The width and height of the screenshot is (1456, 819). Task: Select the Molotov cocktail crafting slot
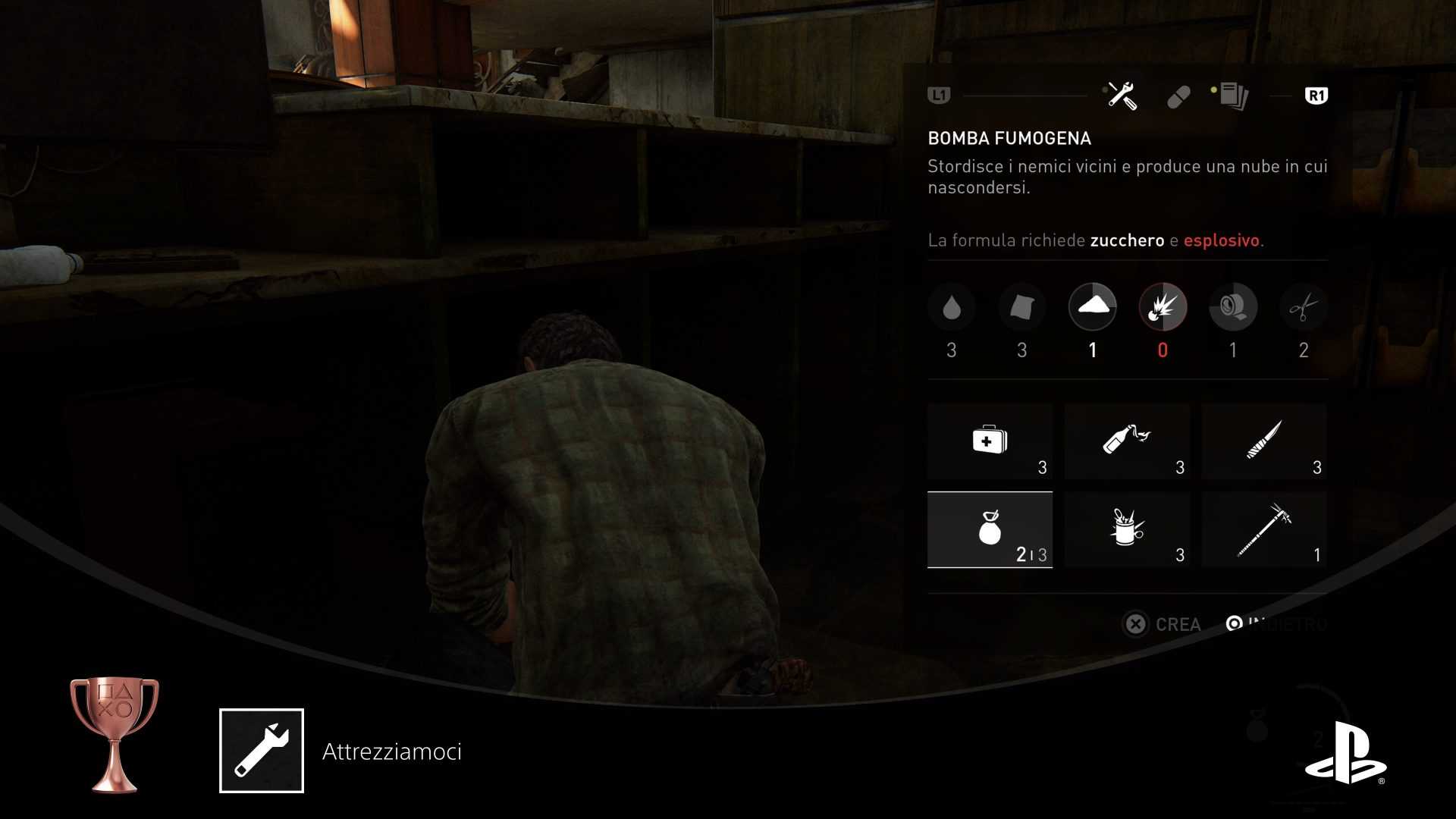coord(1127,441)
